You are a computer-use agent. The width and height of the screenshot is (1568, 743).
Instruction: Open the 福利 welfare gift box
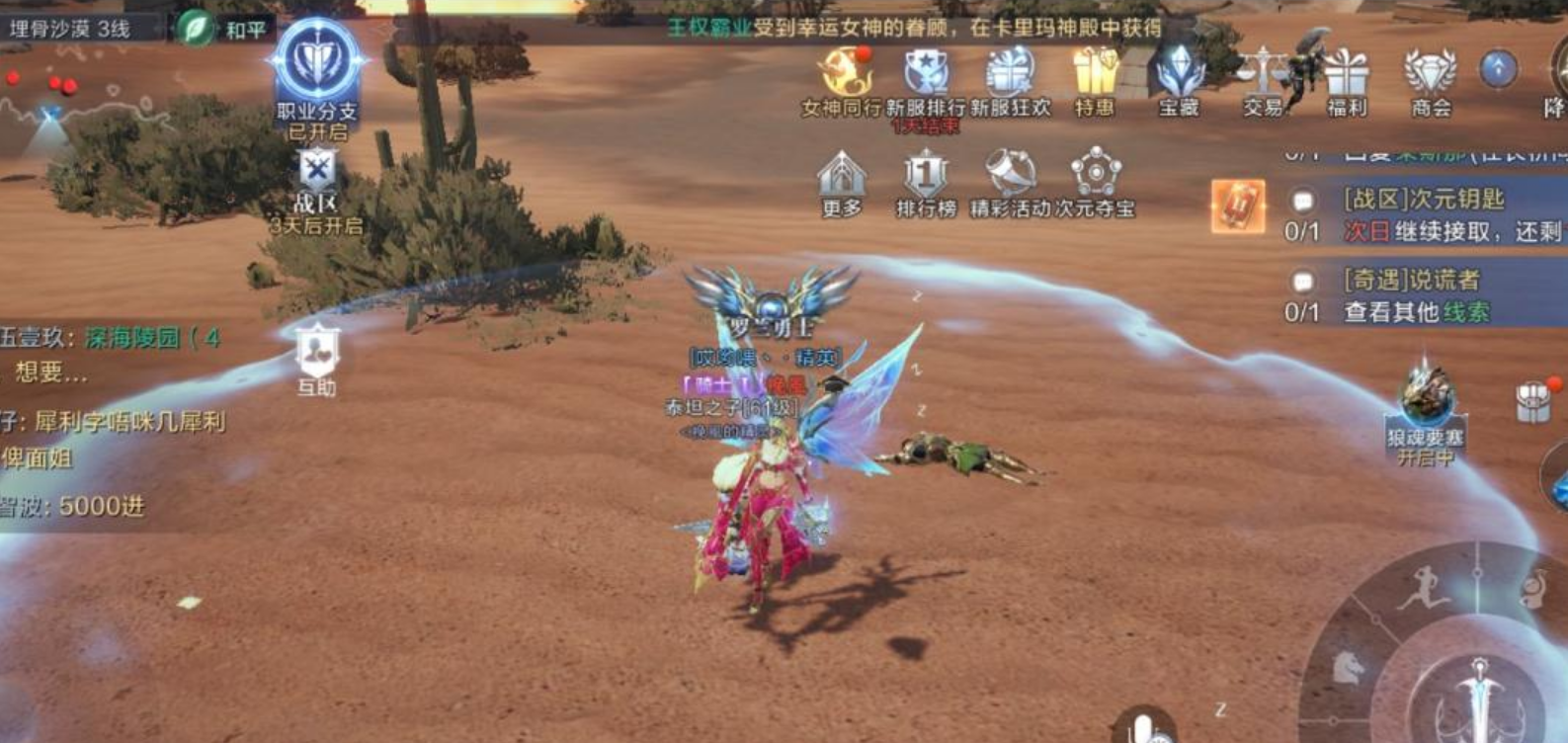(x=1346, y=73)
